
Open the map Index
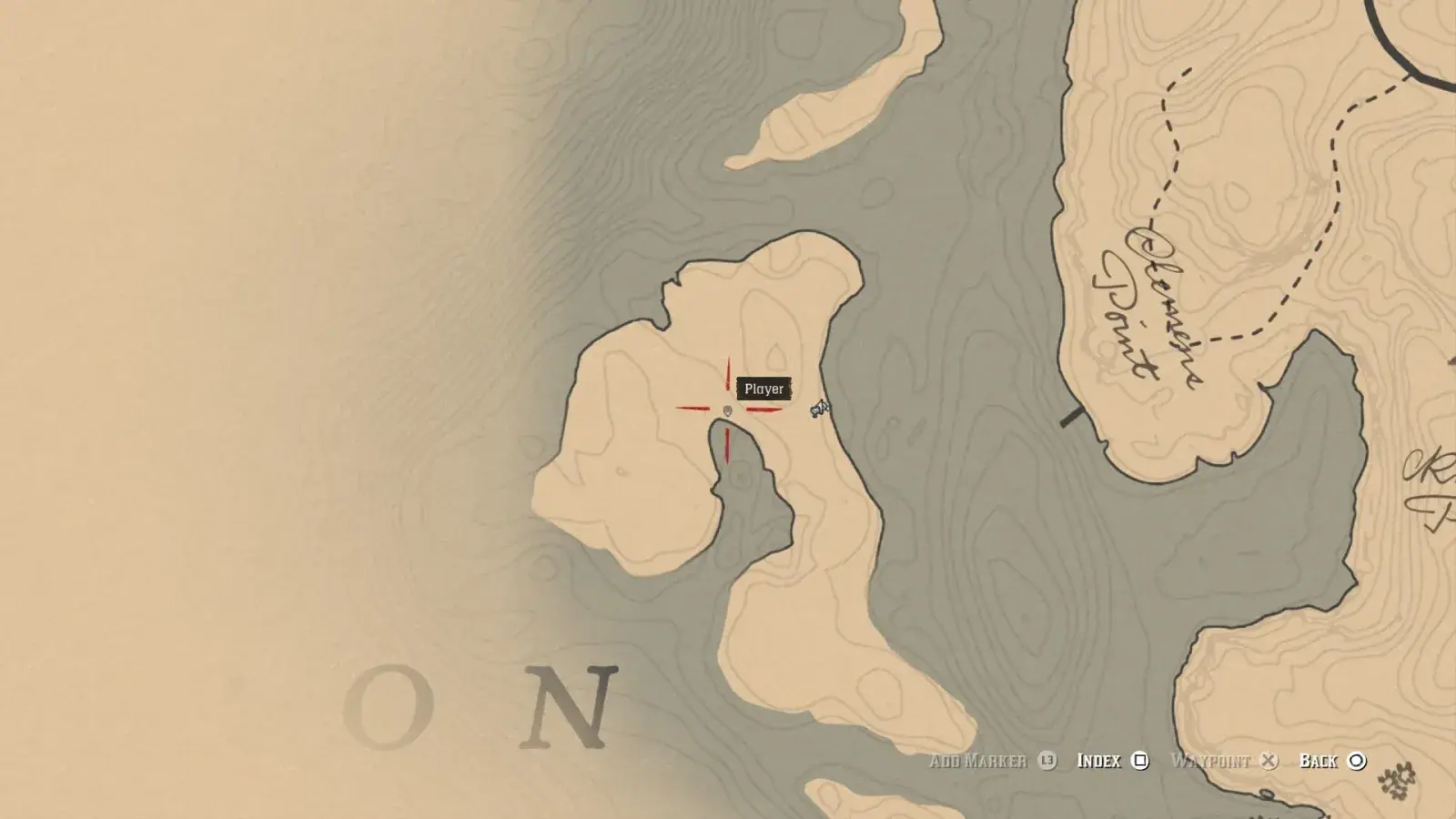[1112, 761]
